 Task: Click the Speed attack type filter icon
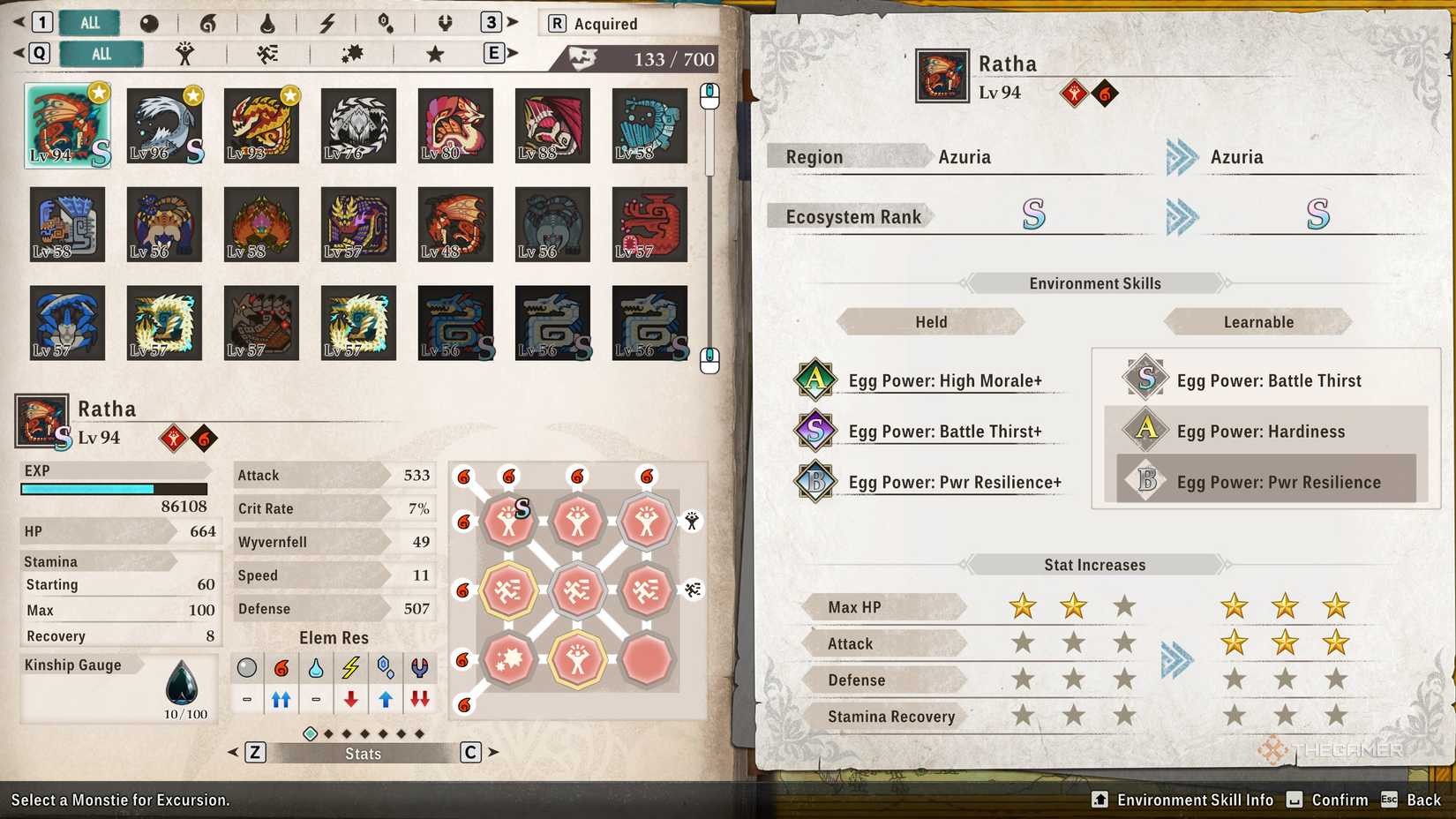[x=266, y=54]
